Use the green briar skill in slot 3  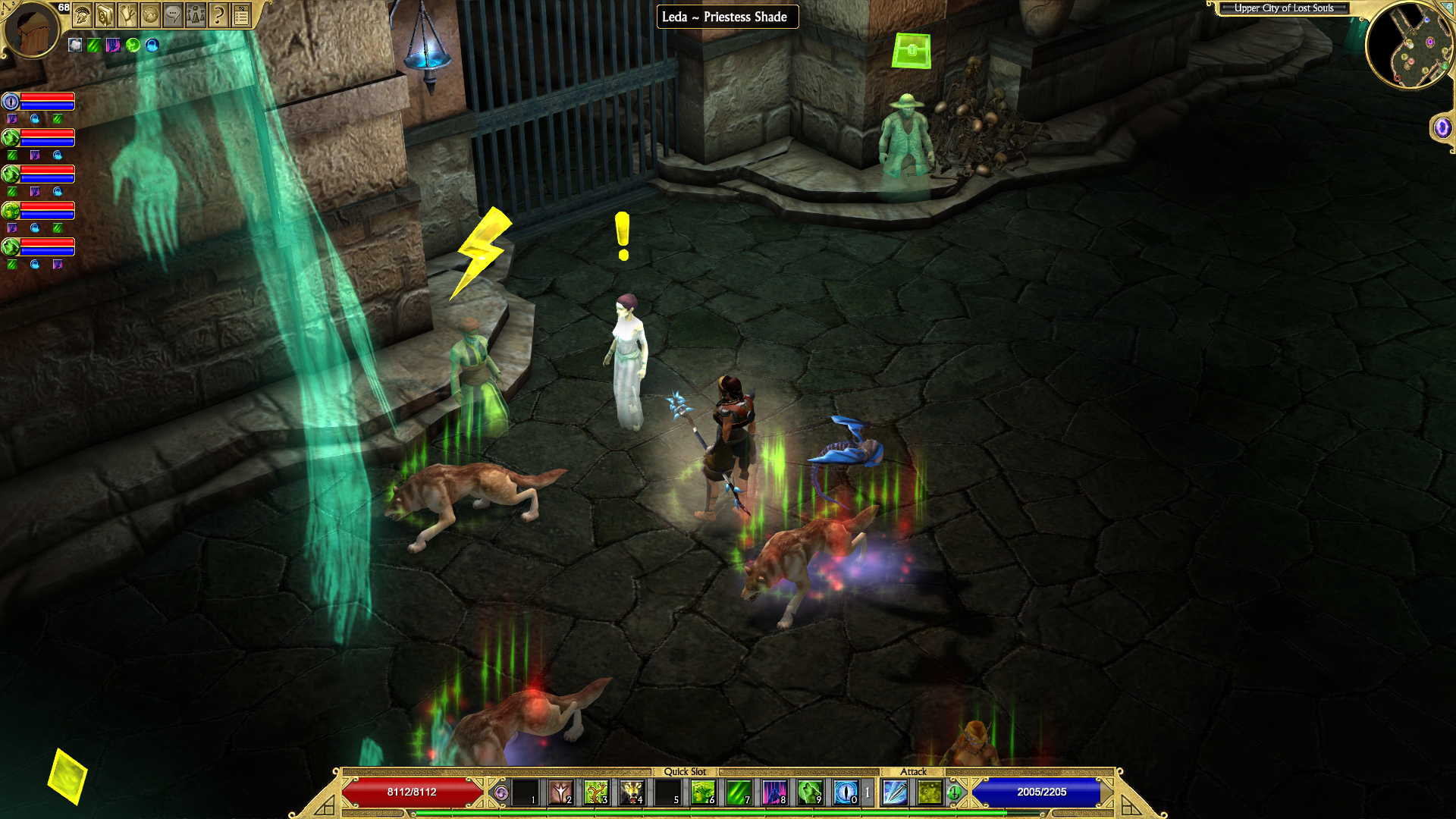pyautogui.click(x=596, y=792)
